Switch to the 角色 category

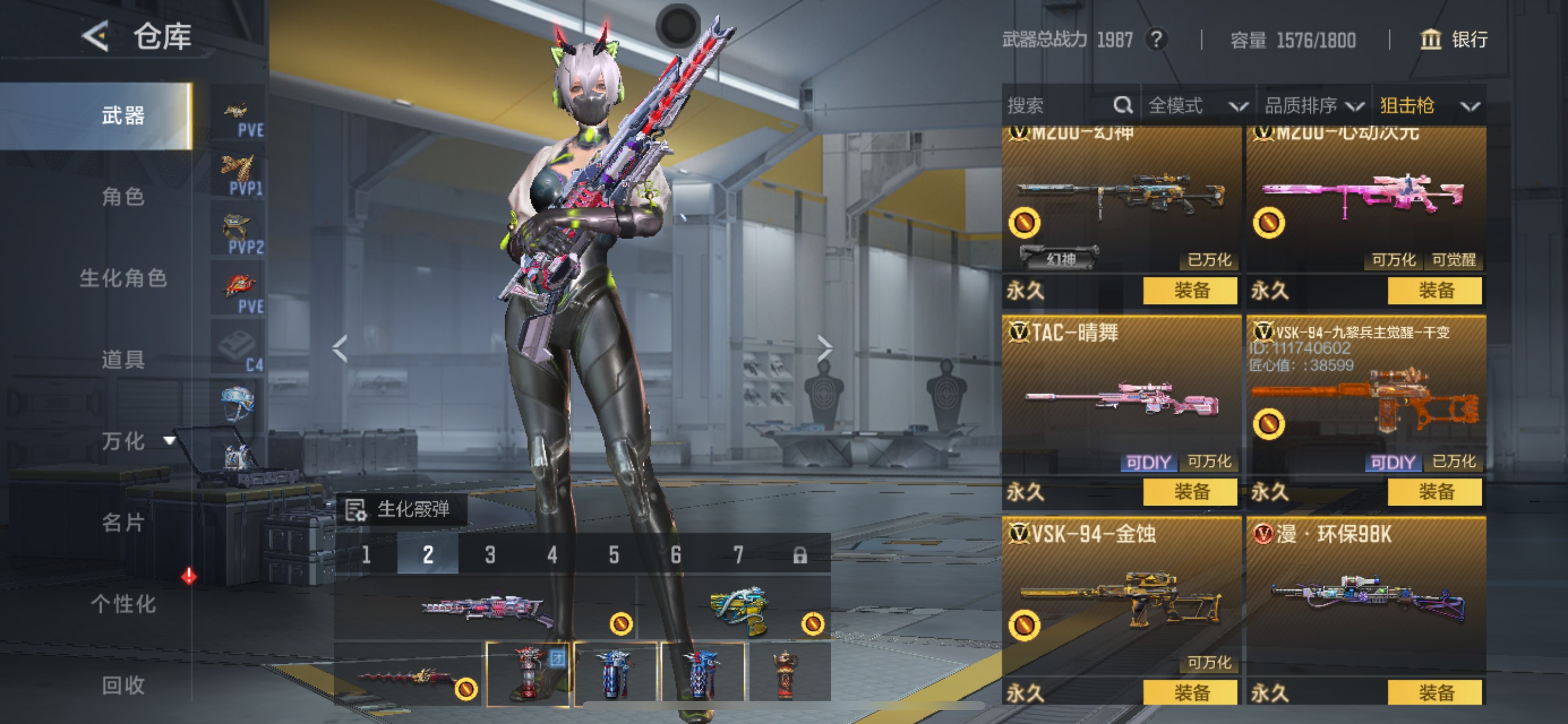click(123, 196)
